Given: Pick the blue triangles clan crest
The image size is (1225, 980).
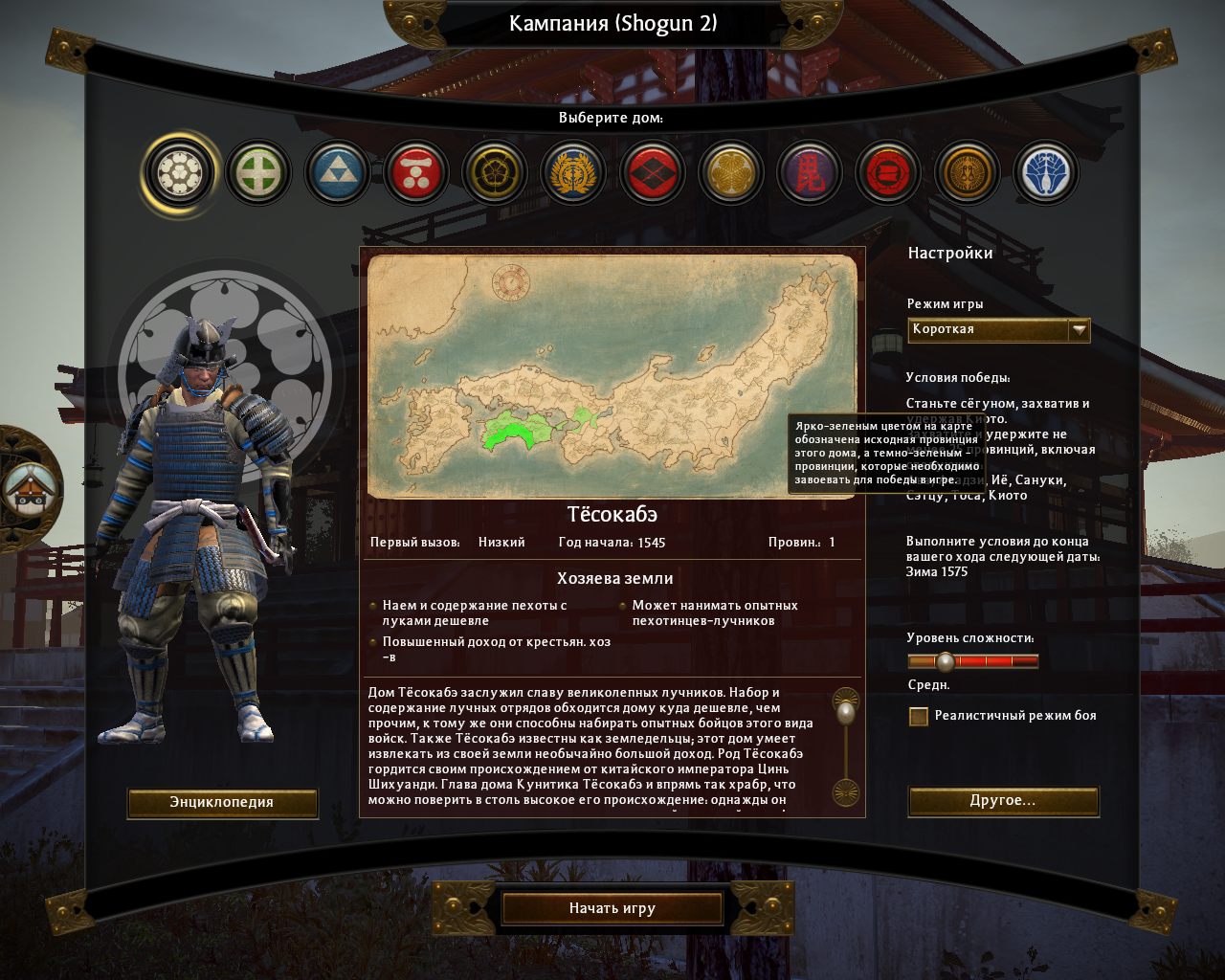Looking at the screenshot, I should pos(338,173).
